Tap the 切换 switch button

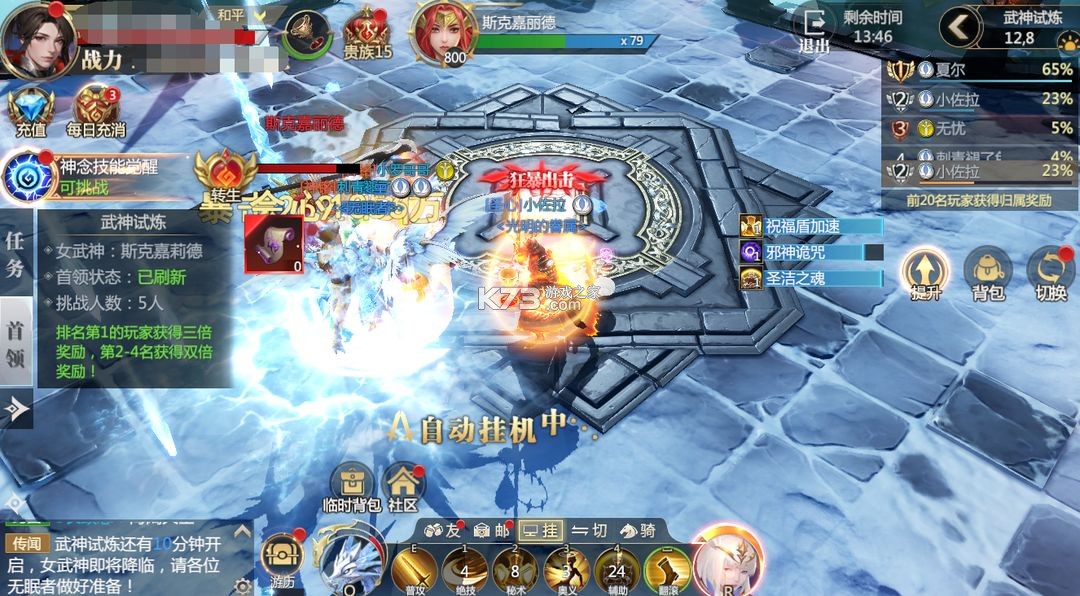pos(1050,272)
